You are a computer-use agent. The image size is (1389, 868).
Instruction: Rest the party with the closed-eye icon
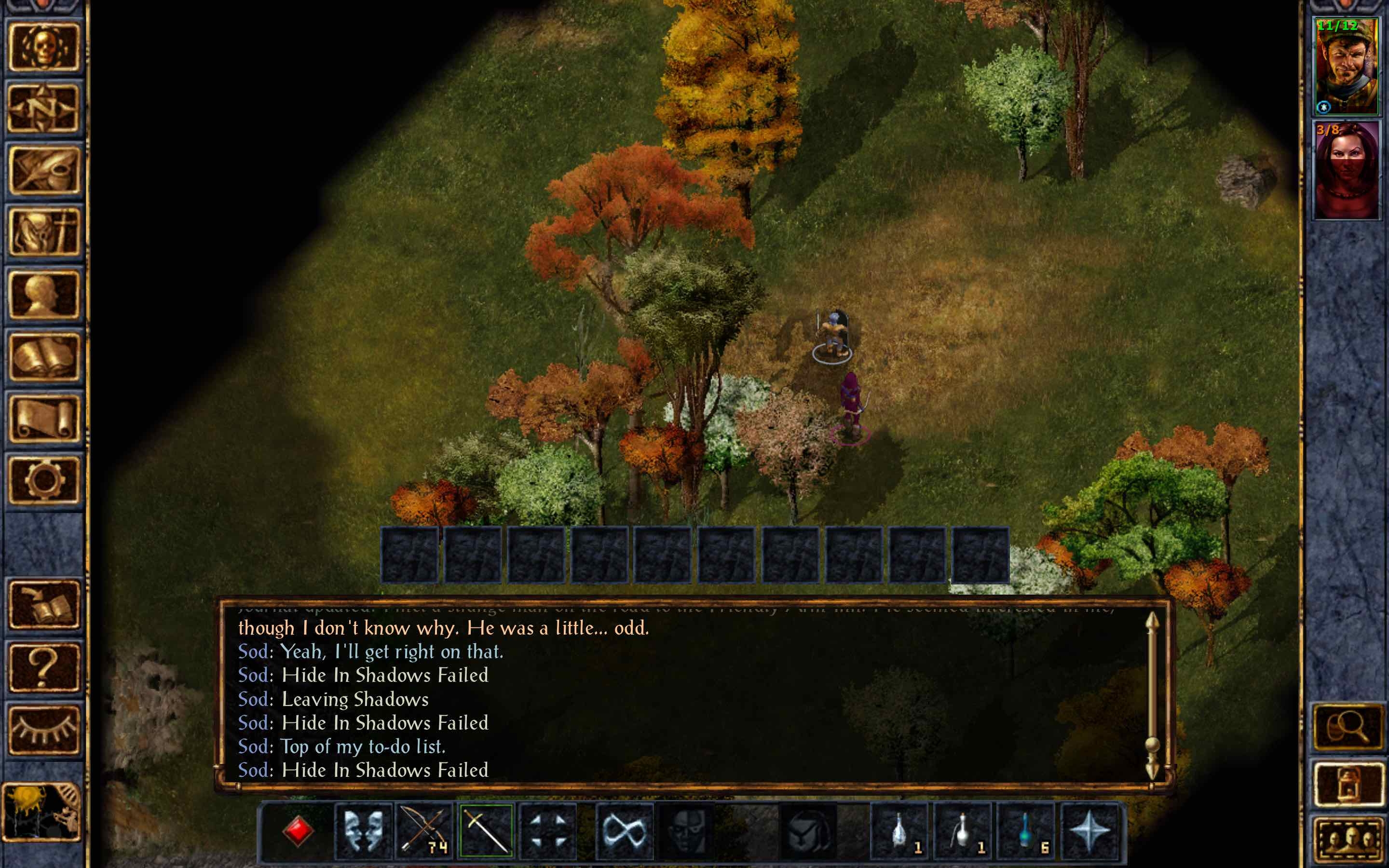coord(43,729)
